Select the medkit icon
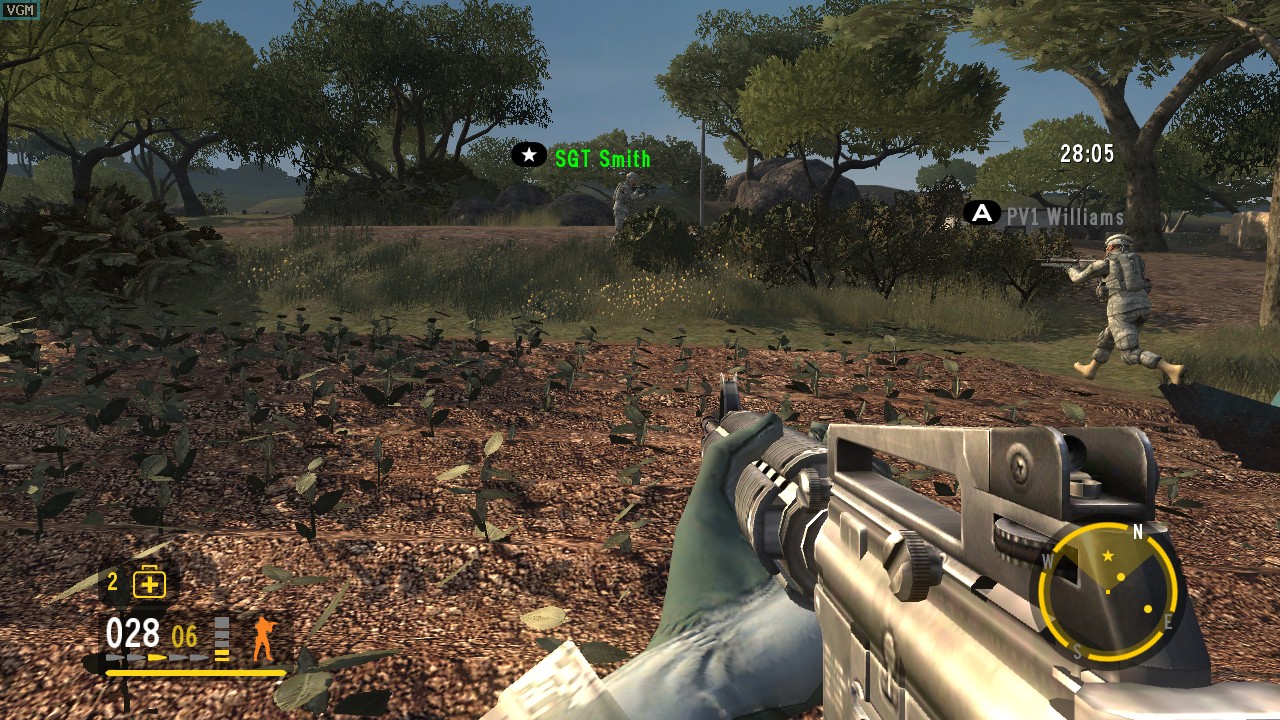Screen dimensions: 1280x720 click(x=149, y=583)
